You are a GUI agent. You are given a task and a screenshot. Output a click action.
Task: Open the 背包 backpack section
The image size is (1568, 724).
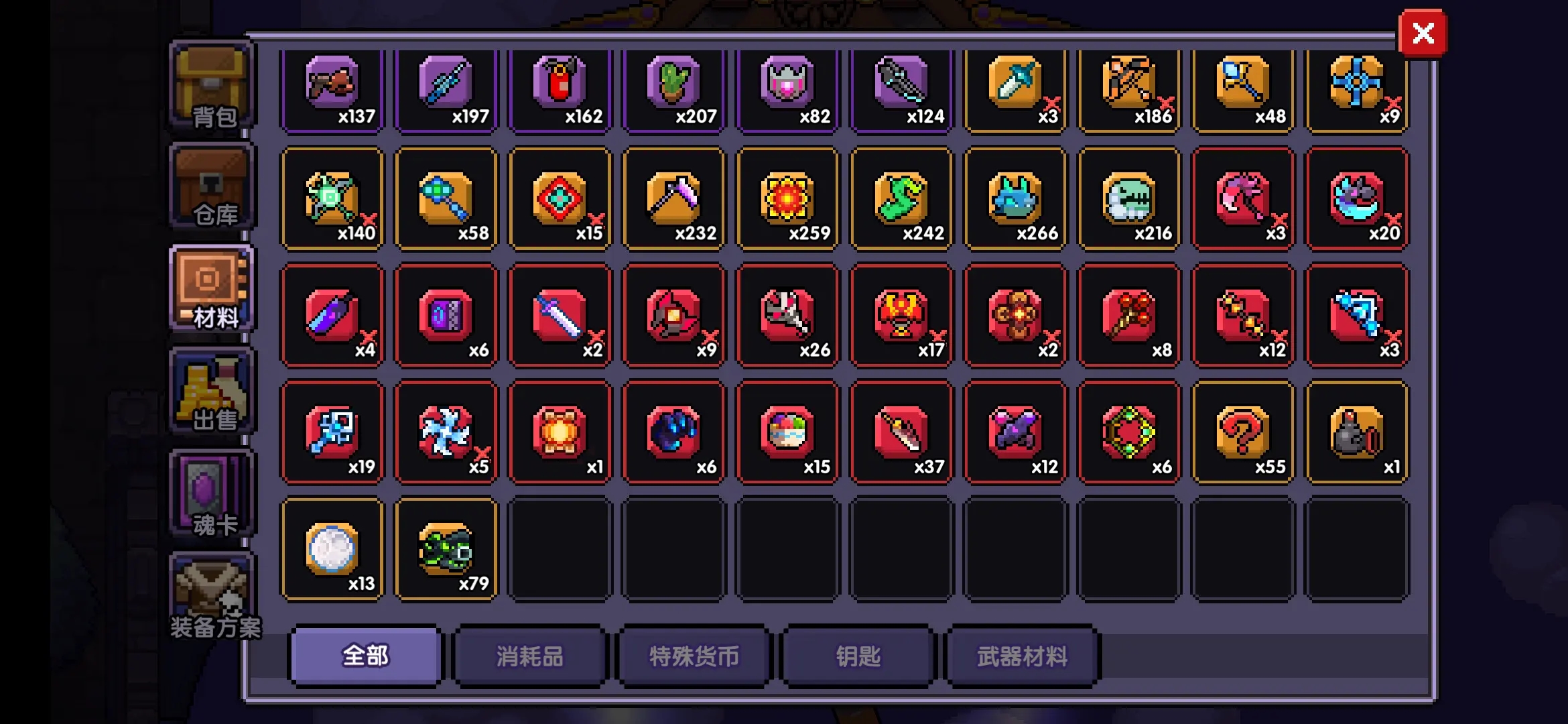click(x=212, y=86)
